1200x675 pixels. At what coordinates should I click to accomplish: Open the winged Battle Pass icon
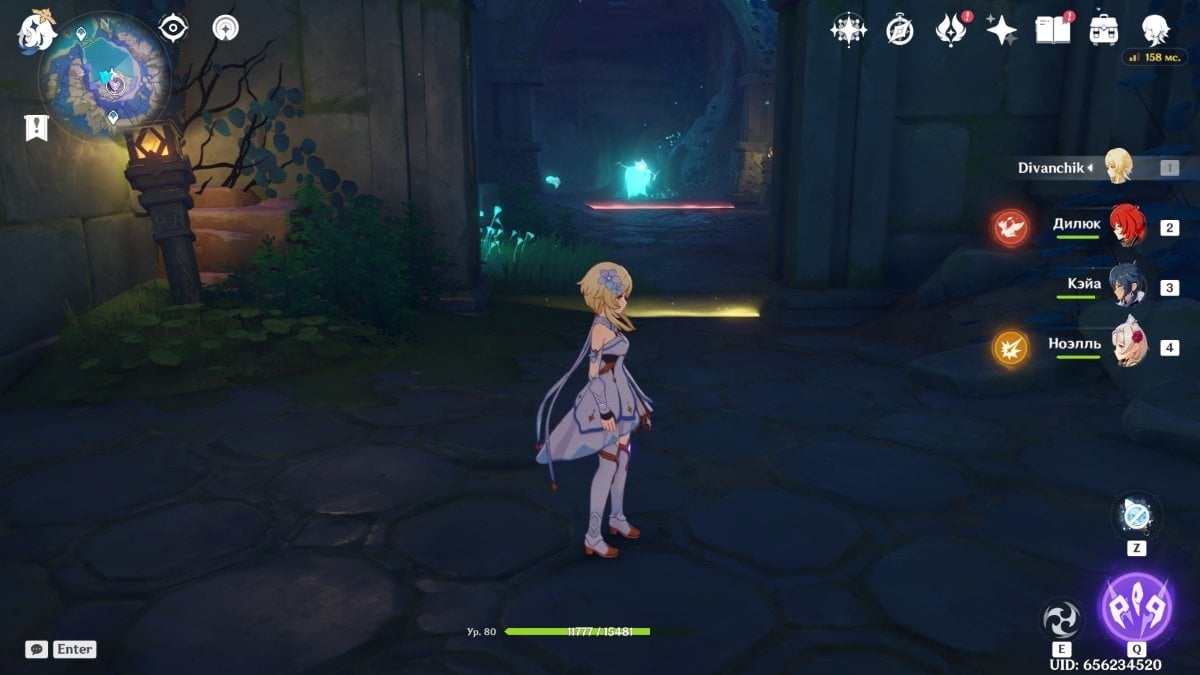pyautogui.click(x=950, y=29)
